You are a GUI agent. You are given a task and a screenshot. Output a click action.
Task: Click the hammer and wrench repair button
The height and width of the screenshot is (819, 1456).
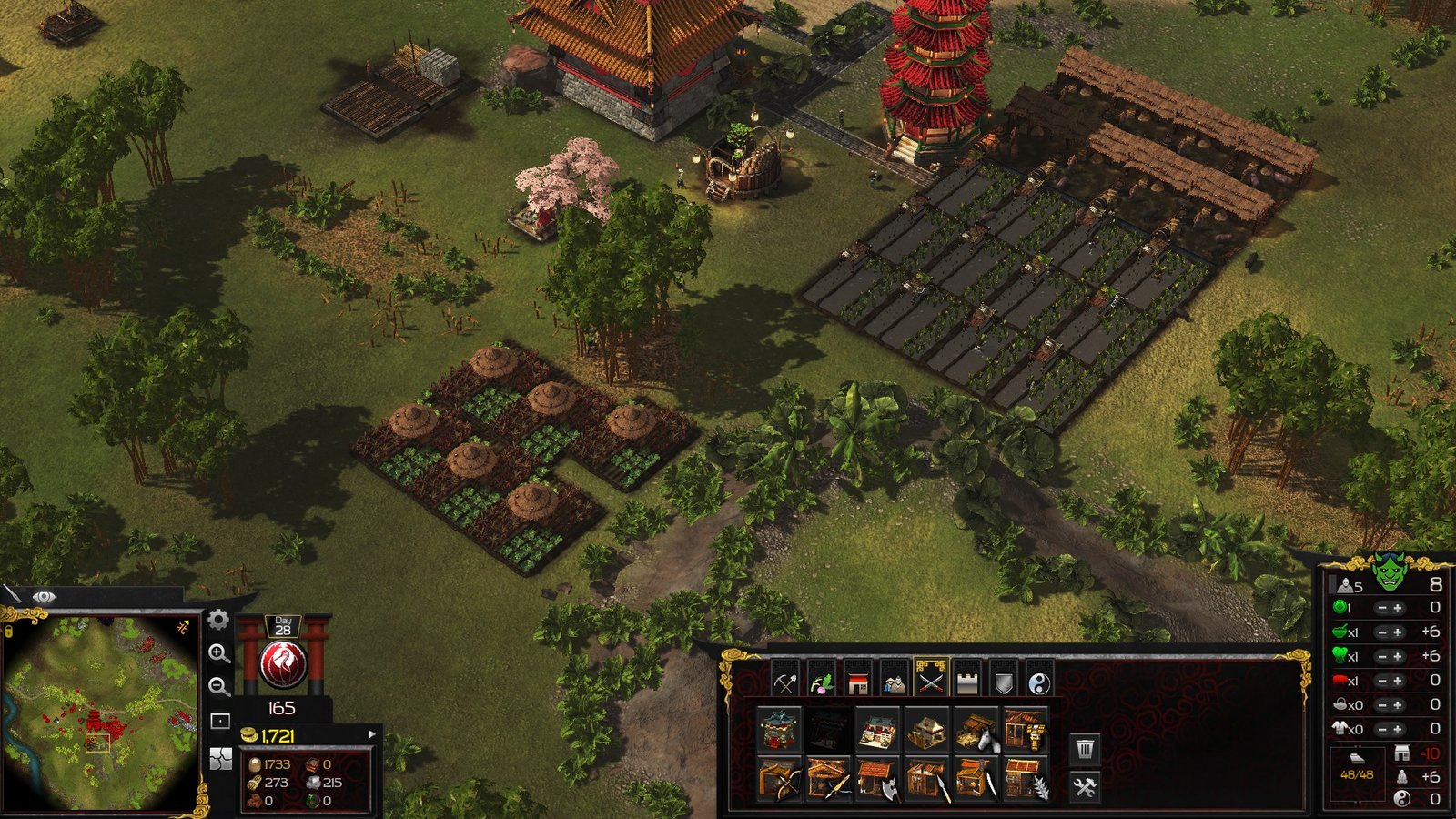(1084, 787)
